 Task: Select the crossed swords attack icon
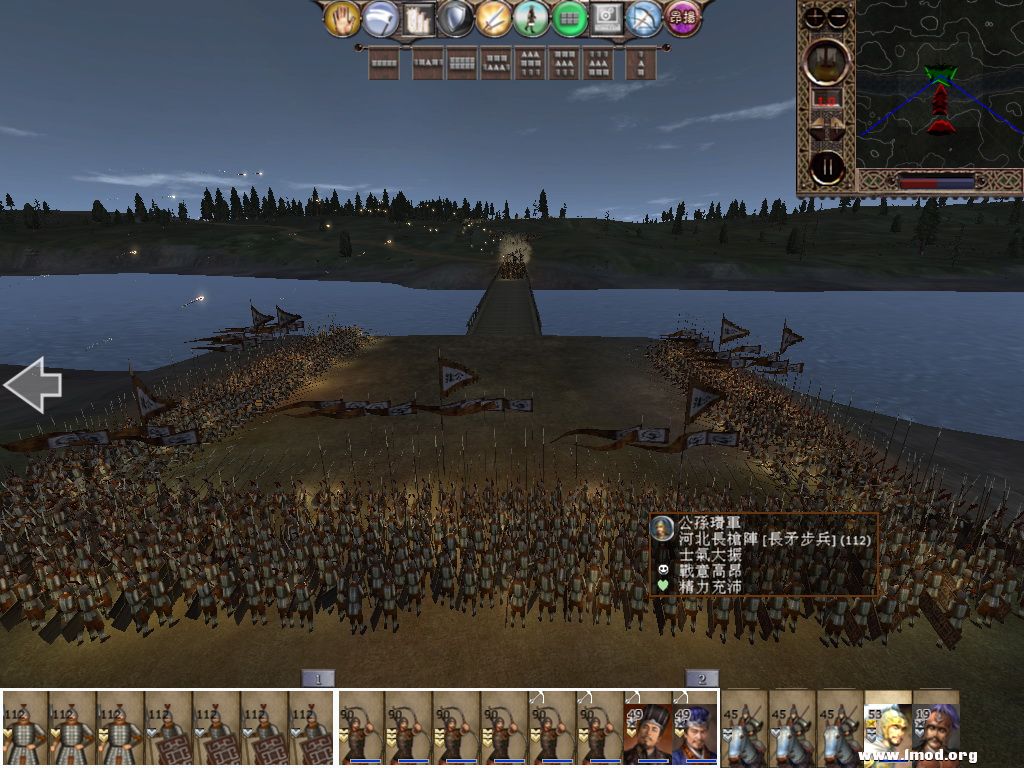[493, 19]
